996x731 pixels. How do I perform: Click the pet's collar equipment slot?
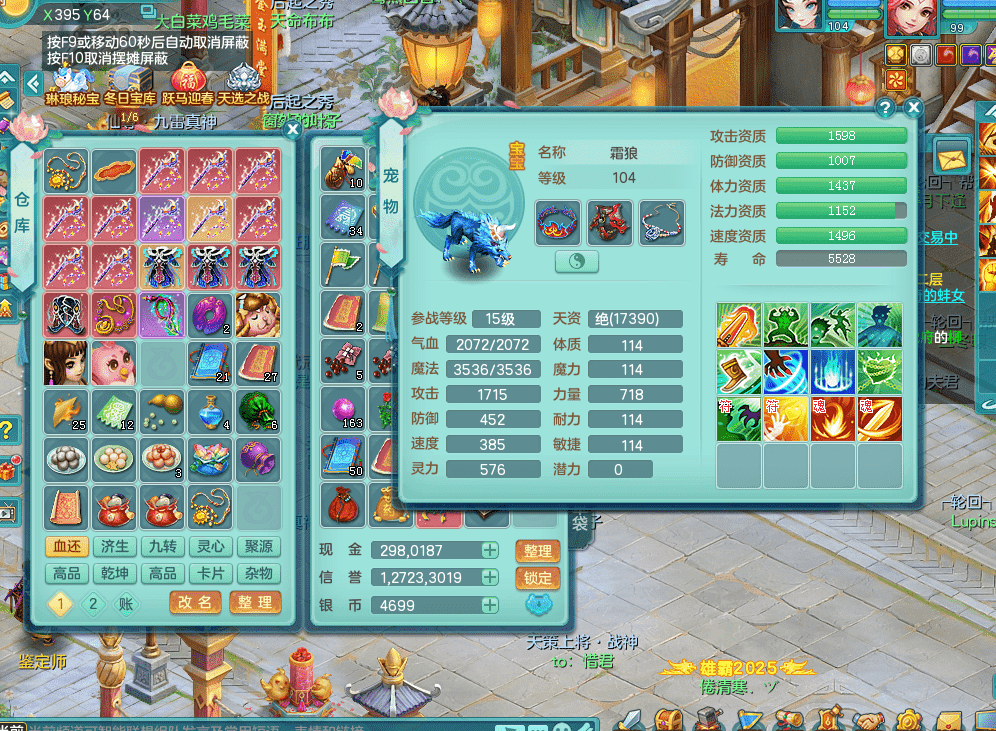tap(558, 222)
